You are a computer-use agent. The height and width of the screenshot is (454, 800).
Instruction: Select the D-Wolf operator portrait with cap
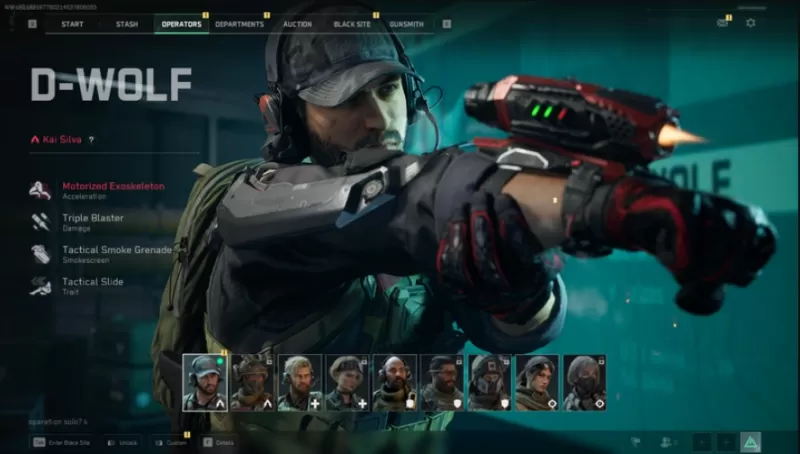[x=204, y=382]
